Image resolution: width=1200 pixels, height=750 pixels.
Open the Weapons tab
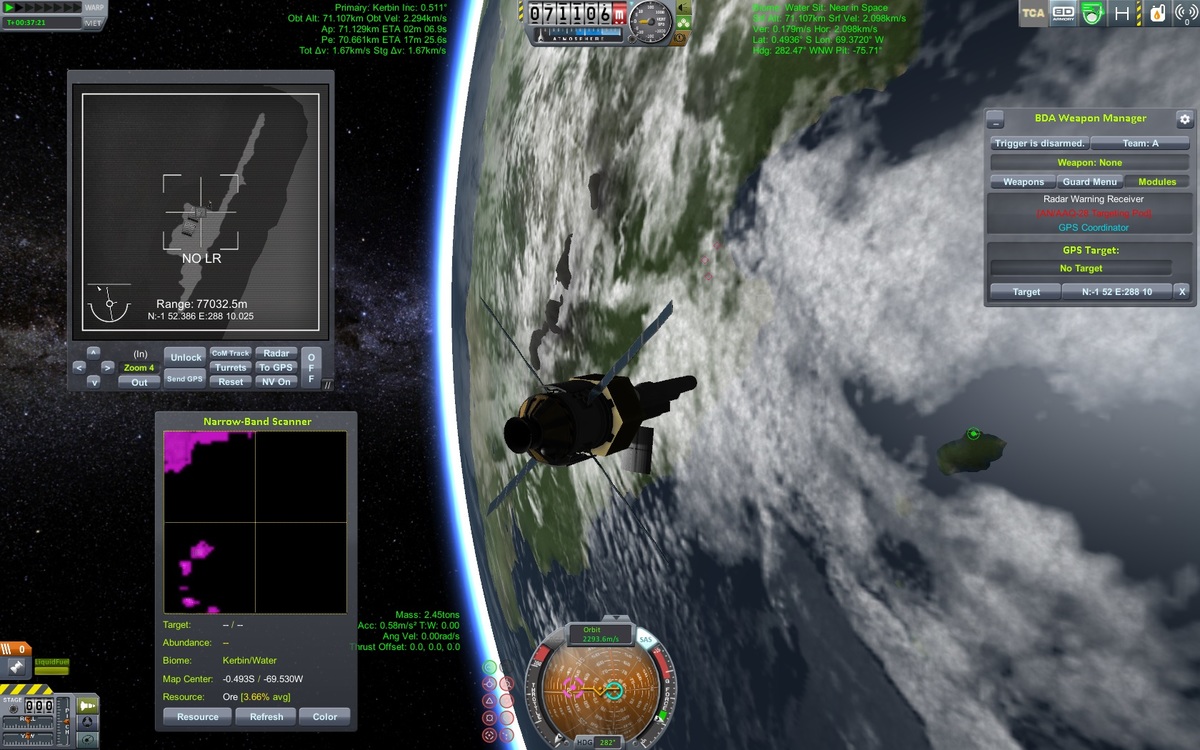(x=1023, y=182)
